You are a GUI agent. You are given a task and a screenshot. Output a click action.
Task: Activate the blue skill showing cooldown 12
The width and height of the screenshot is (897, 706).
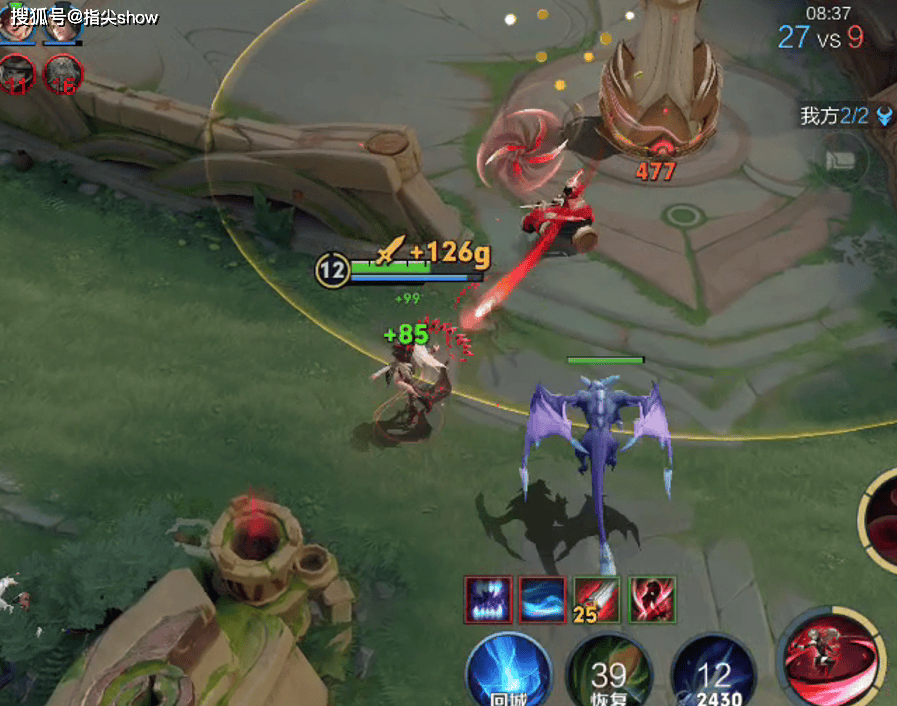713,672
